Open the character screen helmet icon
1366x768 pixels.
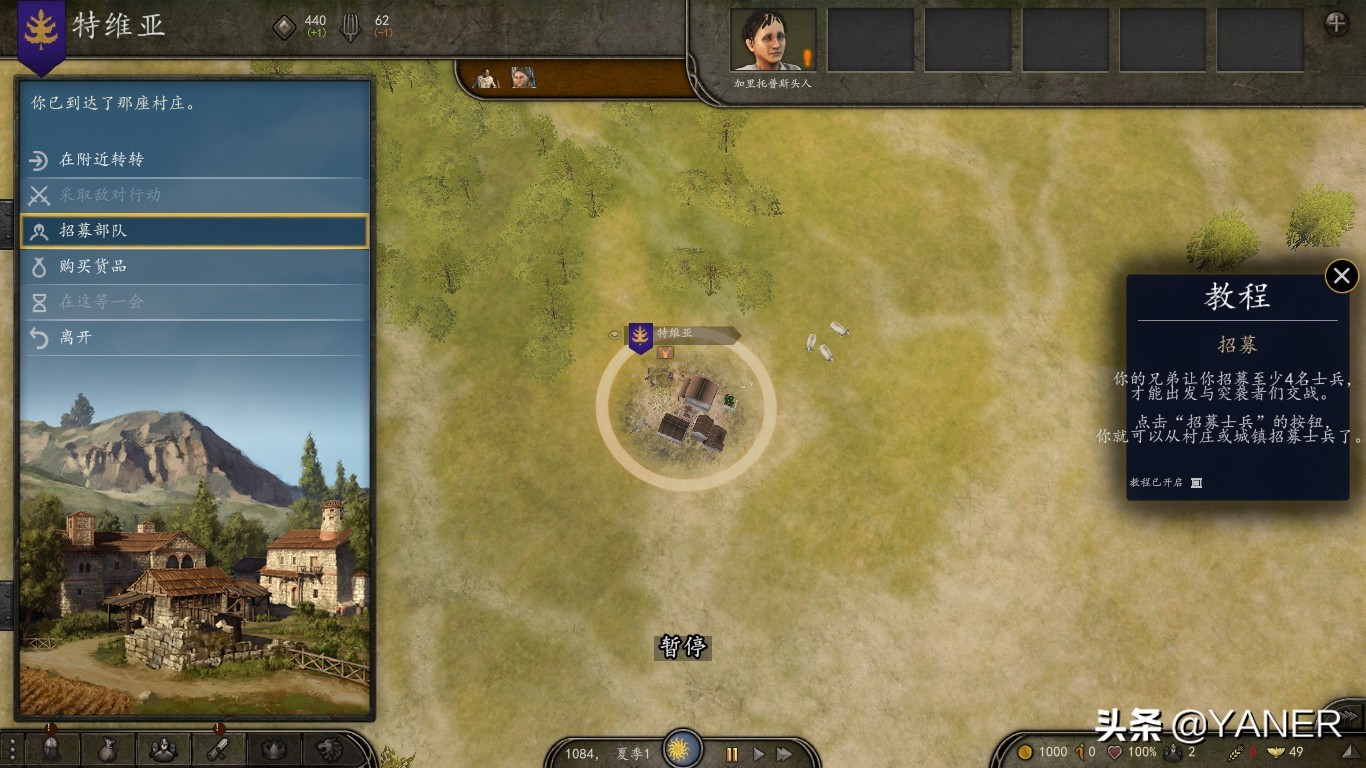pyautogui.click(x=51, y=748)
